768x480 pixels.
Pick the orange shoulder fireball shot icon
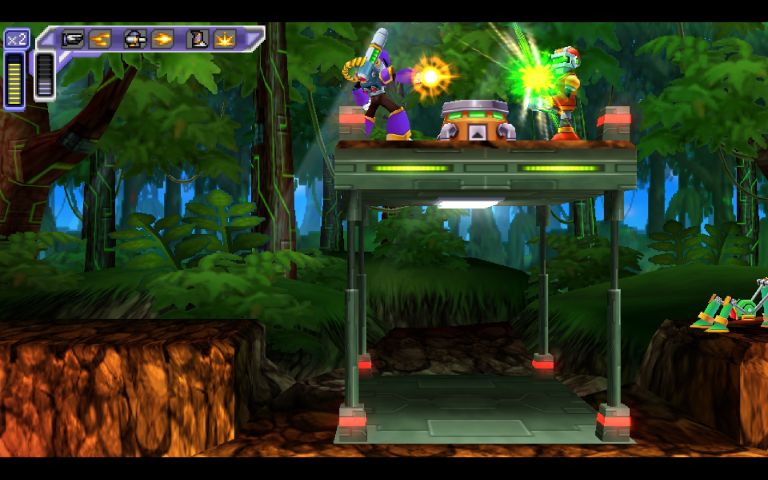162,39
